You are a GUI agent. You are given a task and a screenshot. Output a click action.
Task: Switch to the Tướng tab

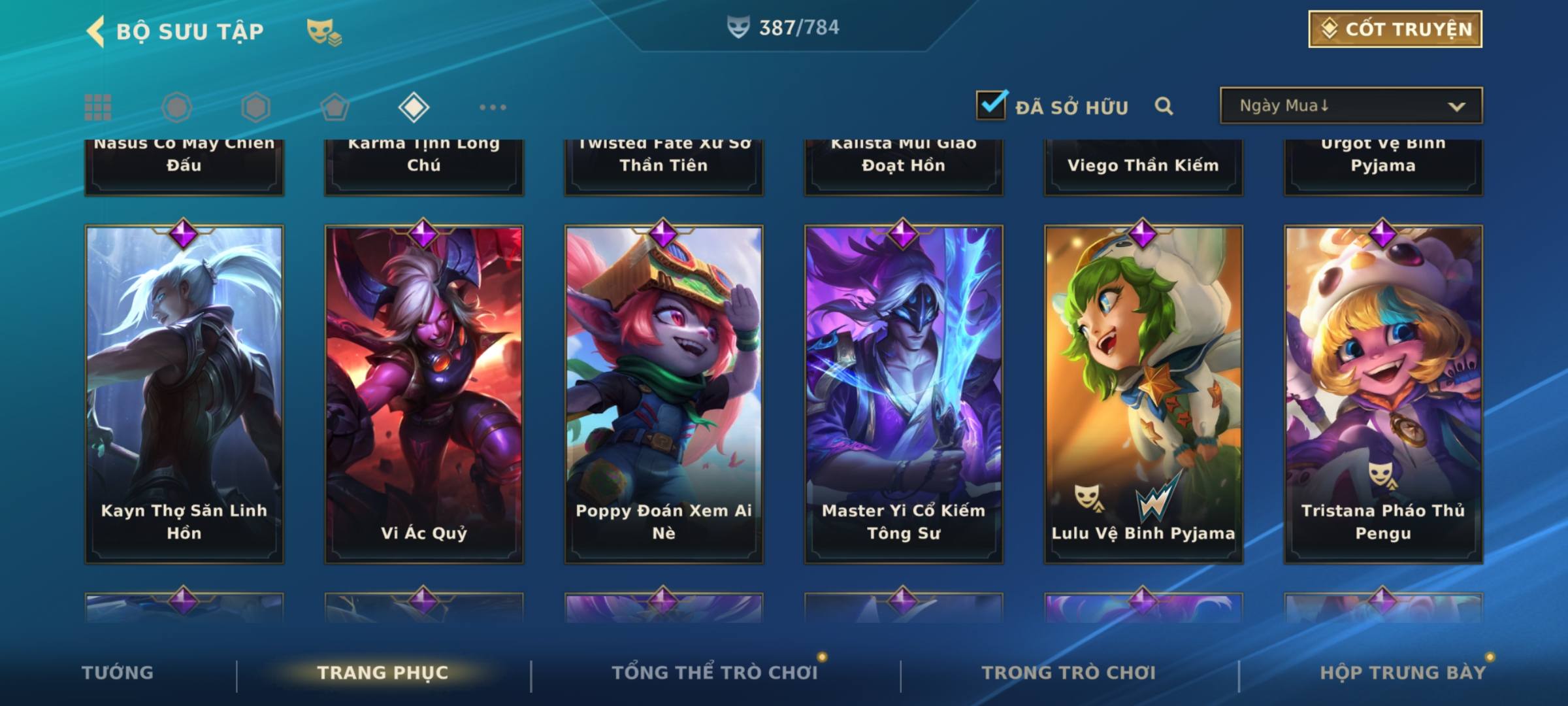(118, 673)
